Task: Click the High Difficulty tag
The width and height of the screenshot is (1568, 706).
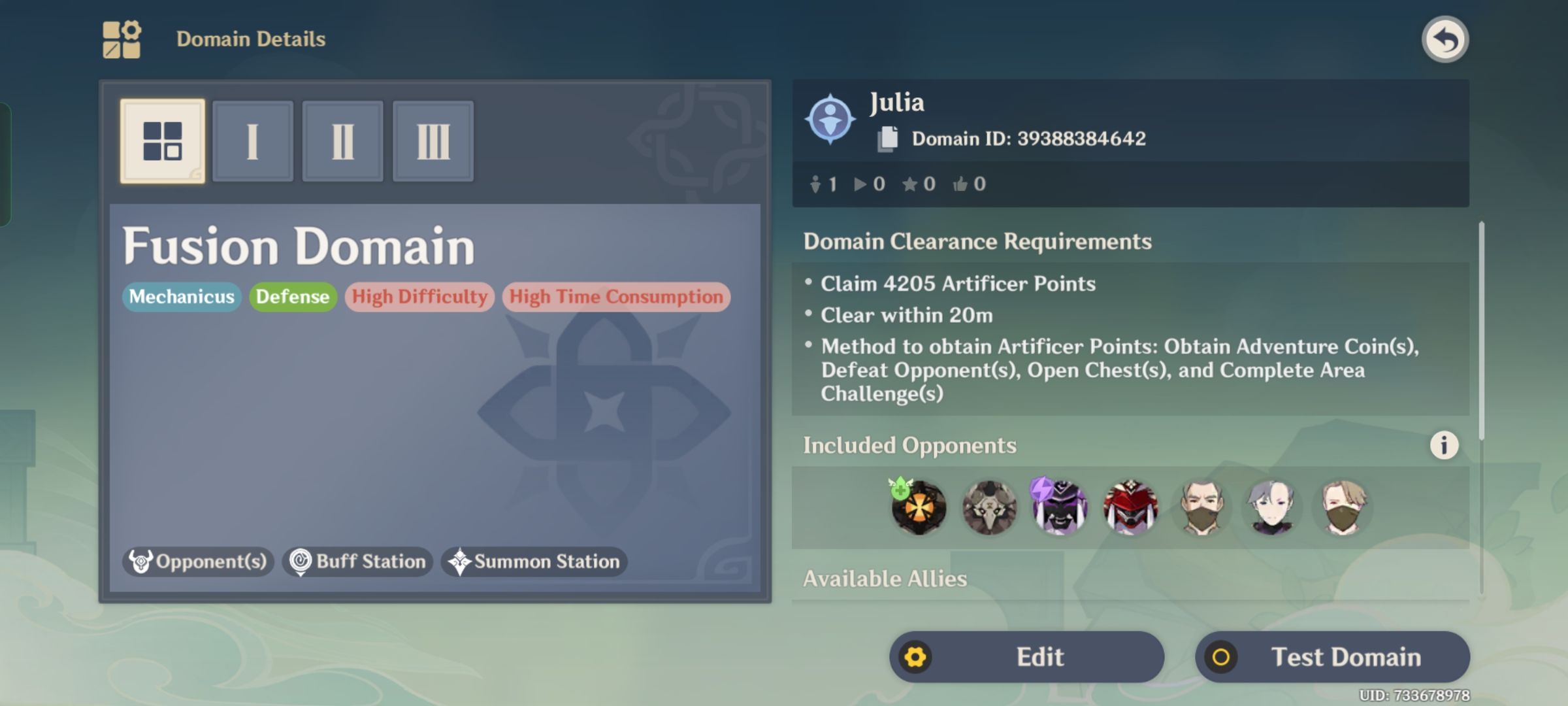Action: [x=419, y=296]
